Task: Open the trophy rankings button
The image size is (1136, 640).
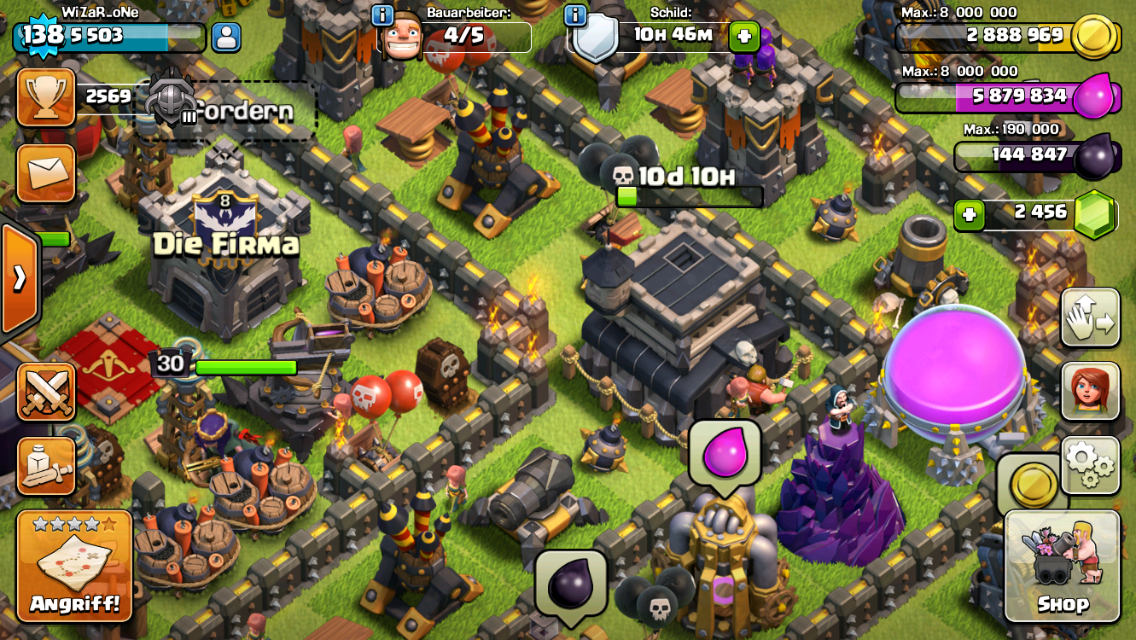Action: pos(46,97)
